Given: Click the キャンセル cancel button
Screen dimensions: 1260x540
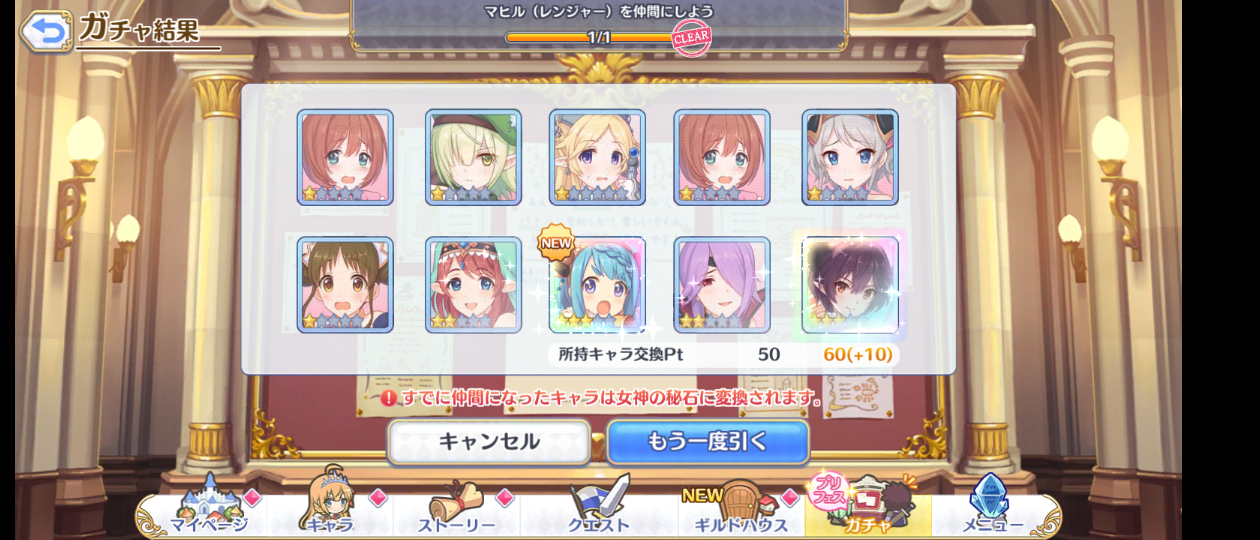Looking at the screenshot, I should coord(488,441).
